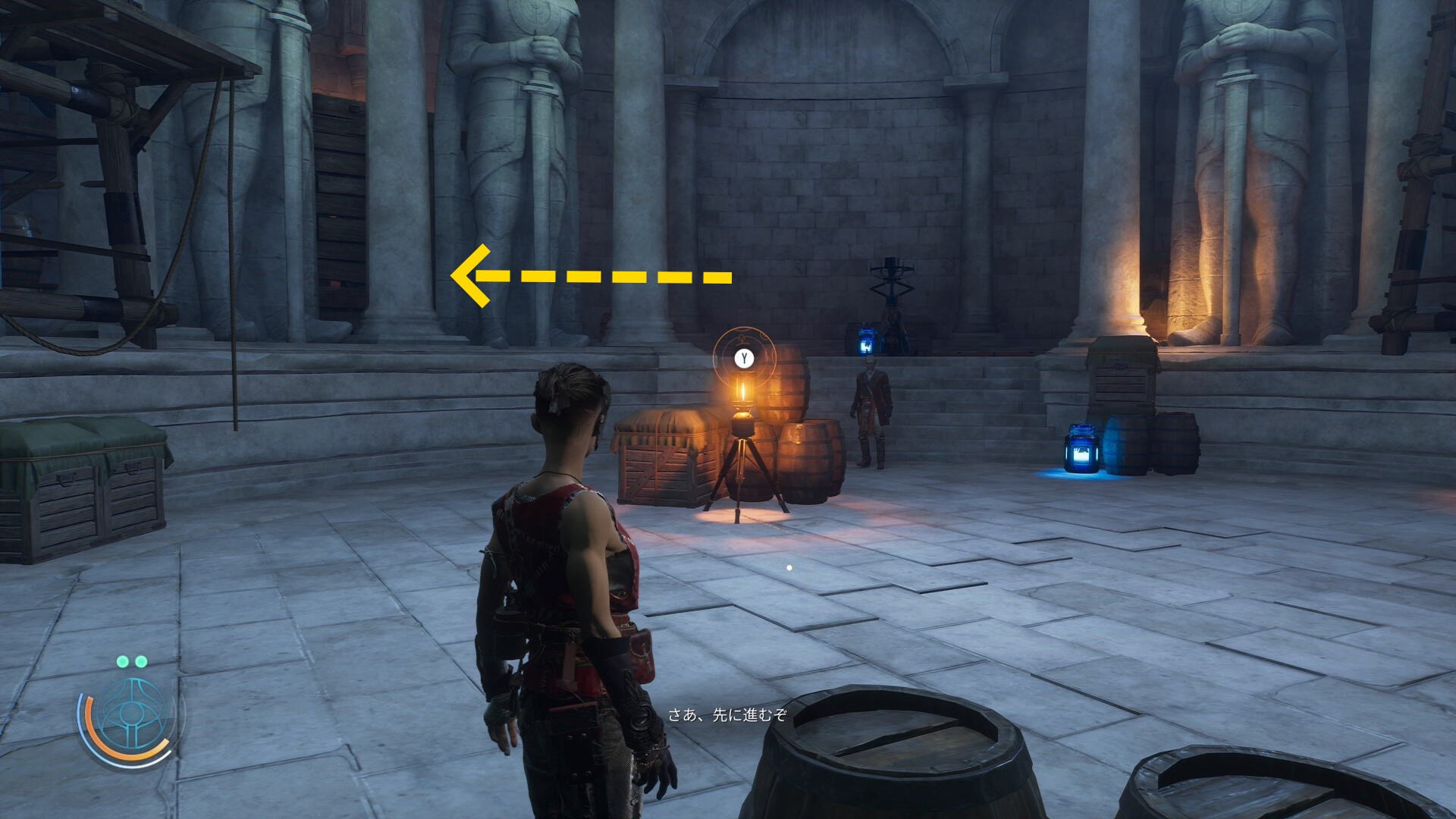Image resolution: width=1456 pixels, height=819 pixels.
Task: Click the circular emblem gauge HUD icon
Action: click(x=132, y=717)
